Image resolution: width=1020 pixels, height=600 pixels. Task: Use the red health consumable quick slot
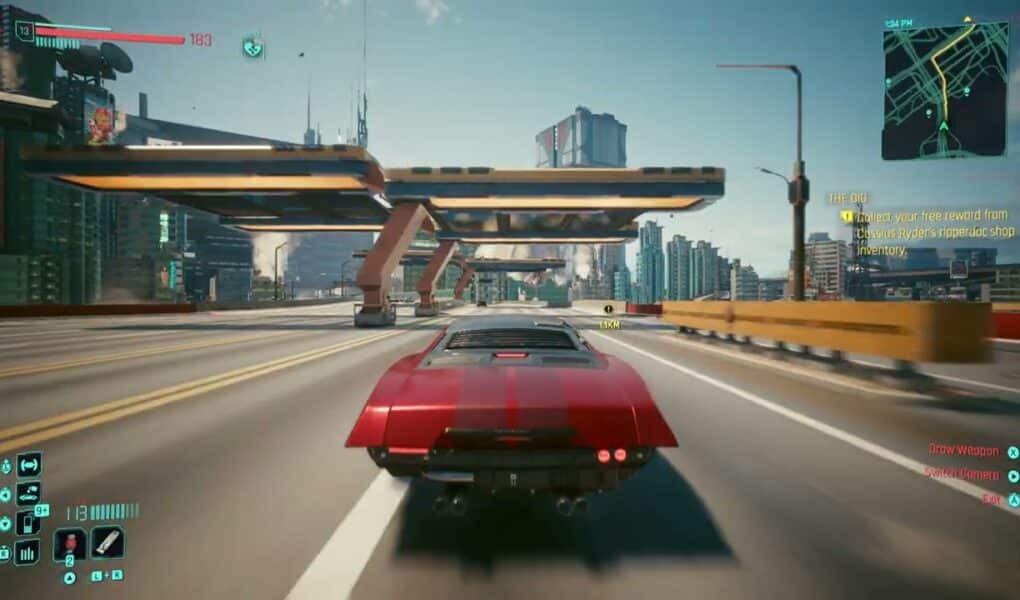[x=70, y=543]
